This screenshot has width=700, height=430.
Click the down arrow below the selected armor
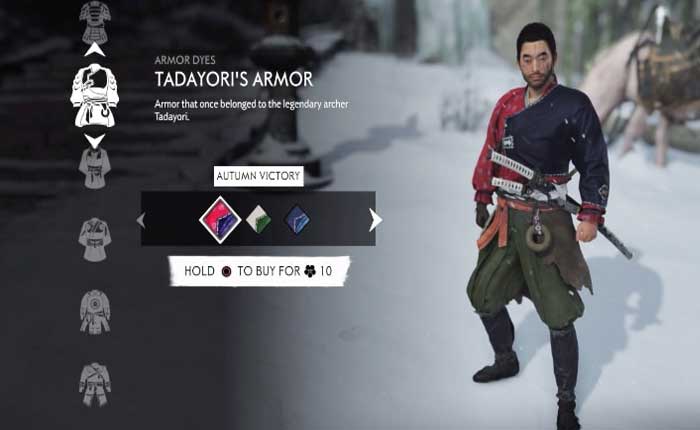pos(95,140)
